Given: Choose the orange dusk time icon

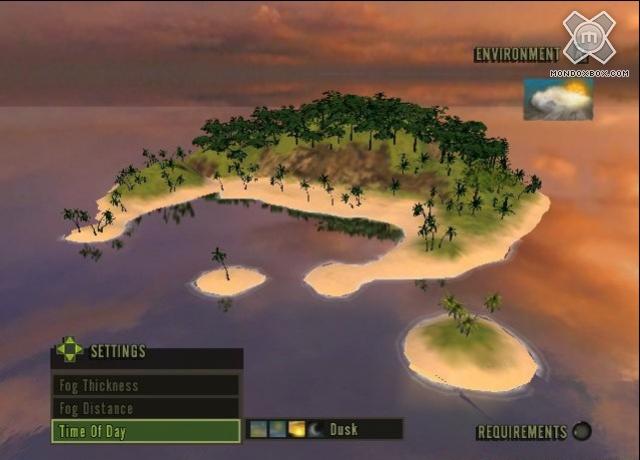Looking at the screenshot, I should click(297, 429).
